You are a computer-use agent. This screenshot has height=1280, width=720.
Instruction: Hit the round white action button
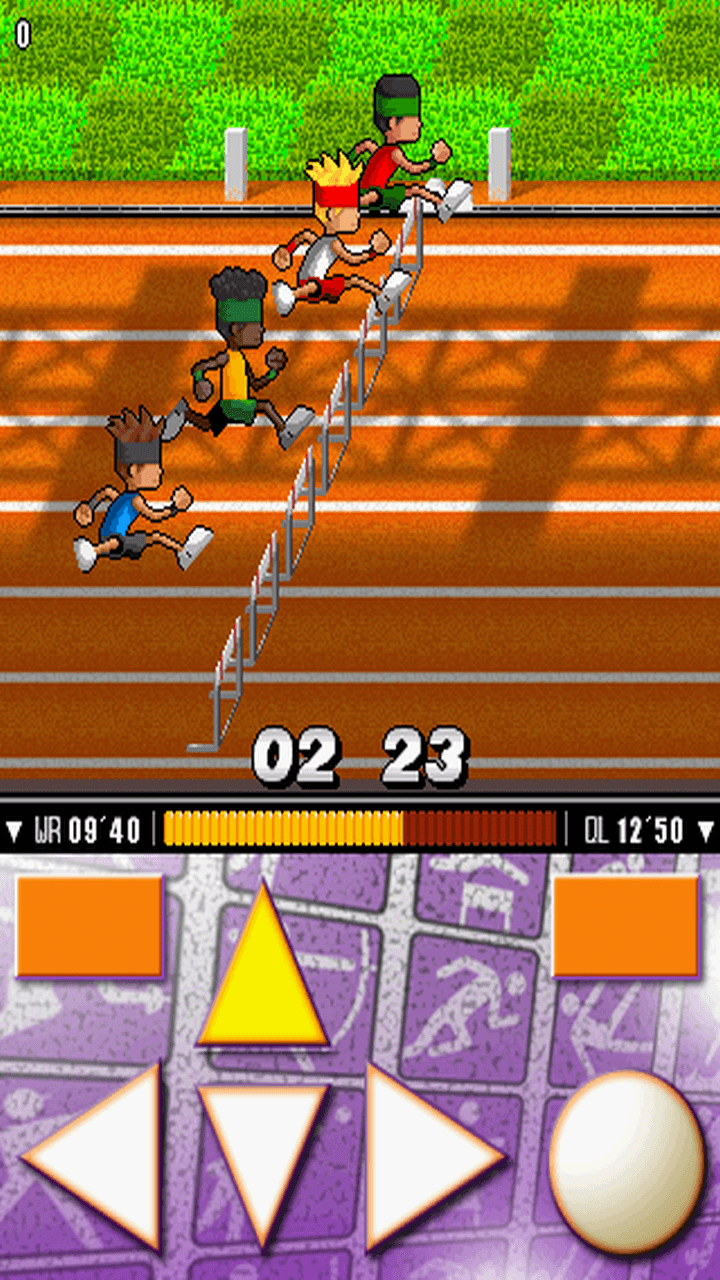(x=627, y=1160)
